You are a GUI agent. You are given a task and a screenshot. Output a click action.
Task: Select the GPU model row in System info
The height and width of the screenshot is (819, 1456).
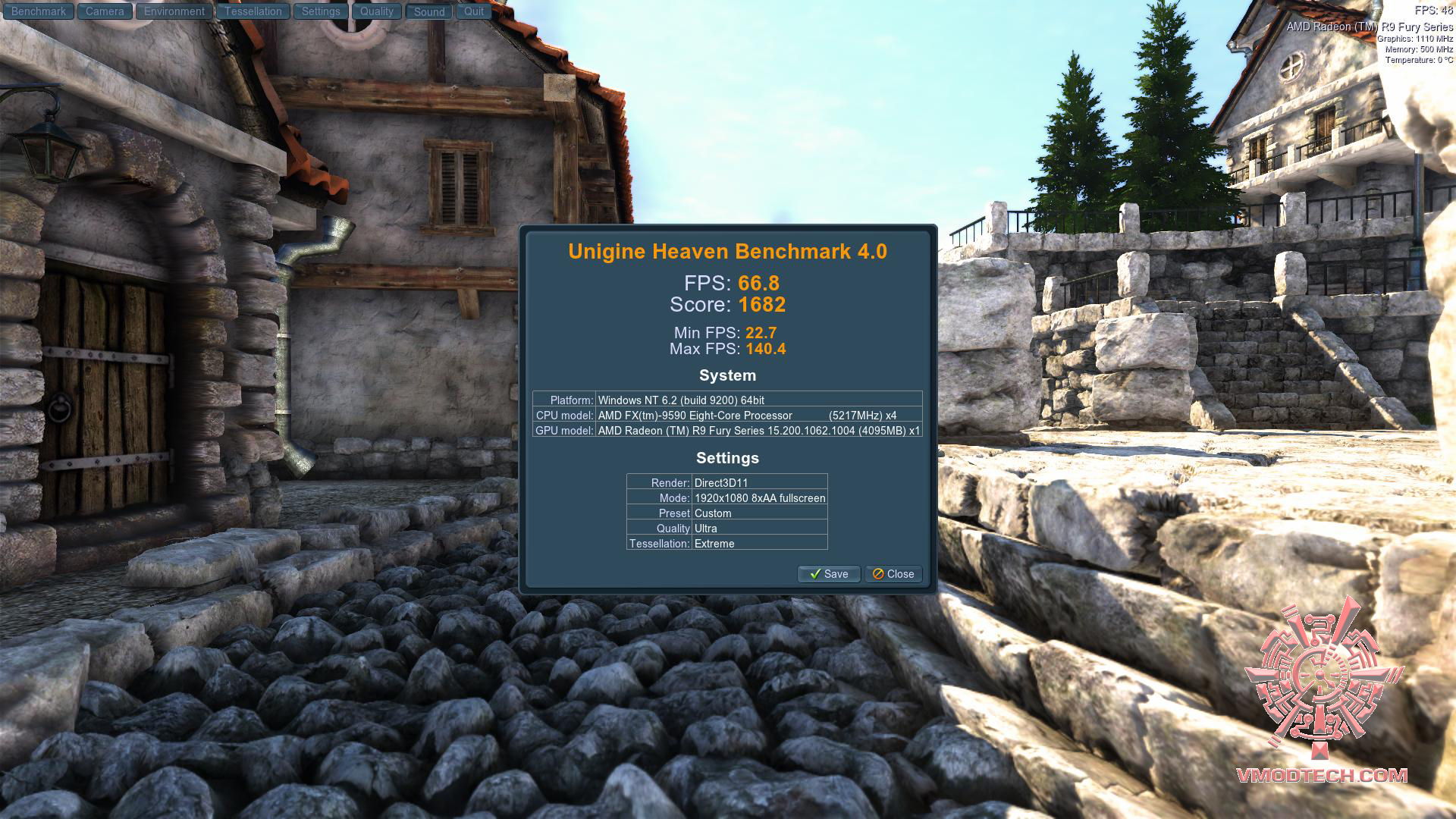point(728,430)
